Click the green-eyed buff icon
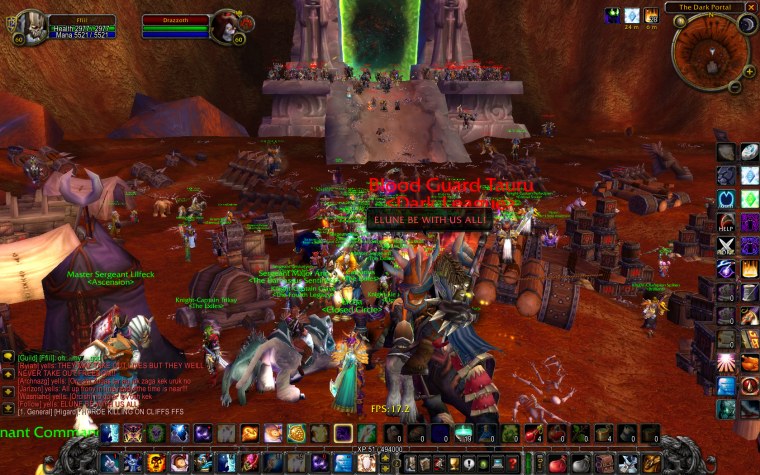The width and height of the screenshot is (760, 475). click(612, 15)
